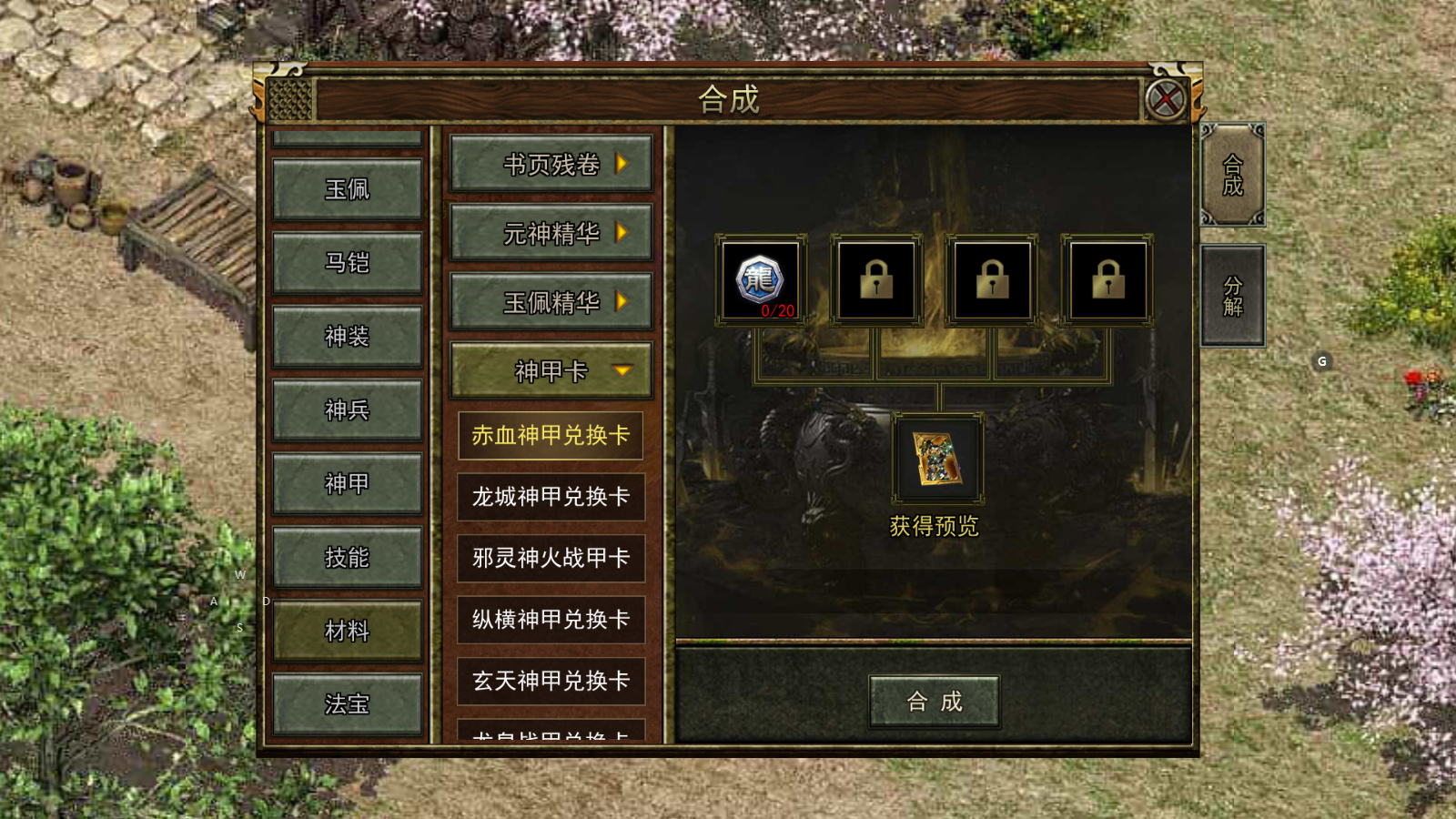Screen dimensions: 1456x819
Task: Expand the 书页残卷 submenu
Action: click(551, 165)
